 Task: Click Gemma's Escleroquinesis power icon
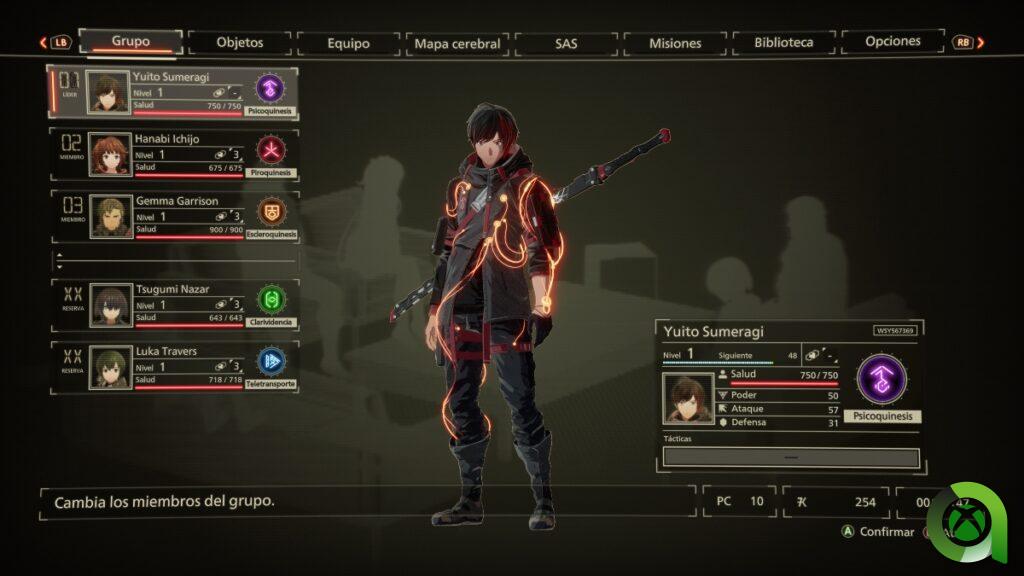coord(271,212)
